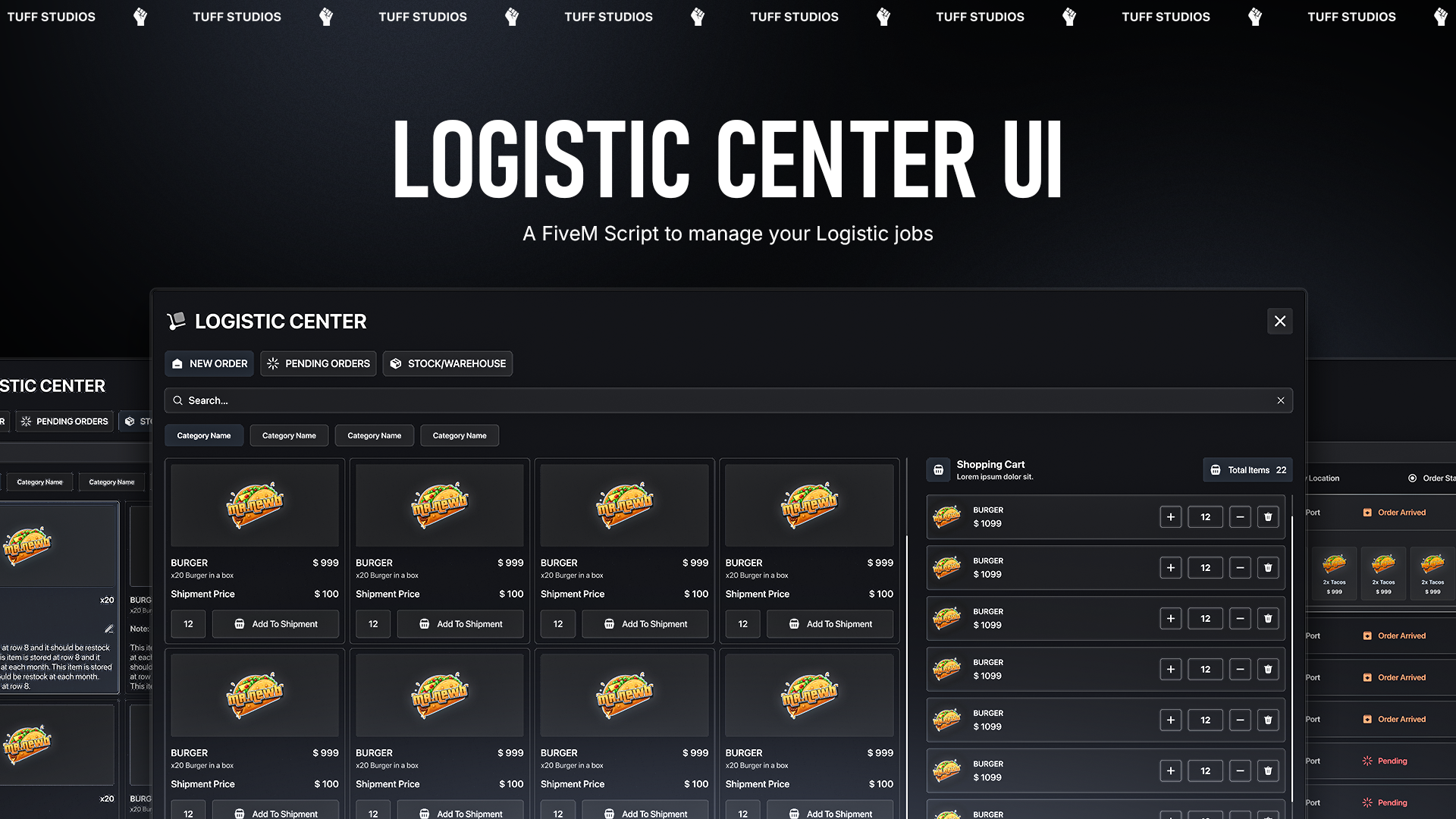Screen dimensions: 1456x819
Task: Click Add To Shipment on the first BURGER card
Action: point(275,623)
